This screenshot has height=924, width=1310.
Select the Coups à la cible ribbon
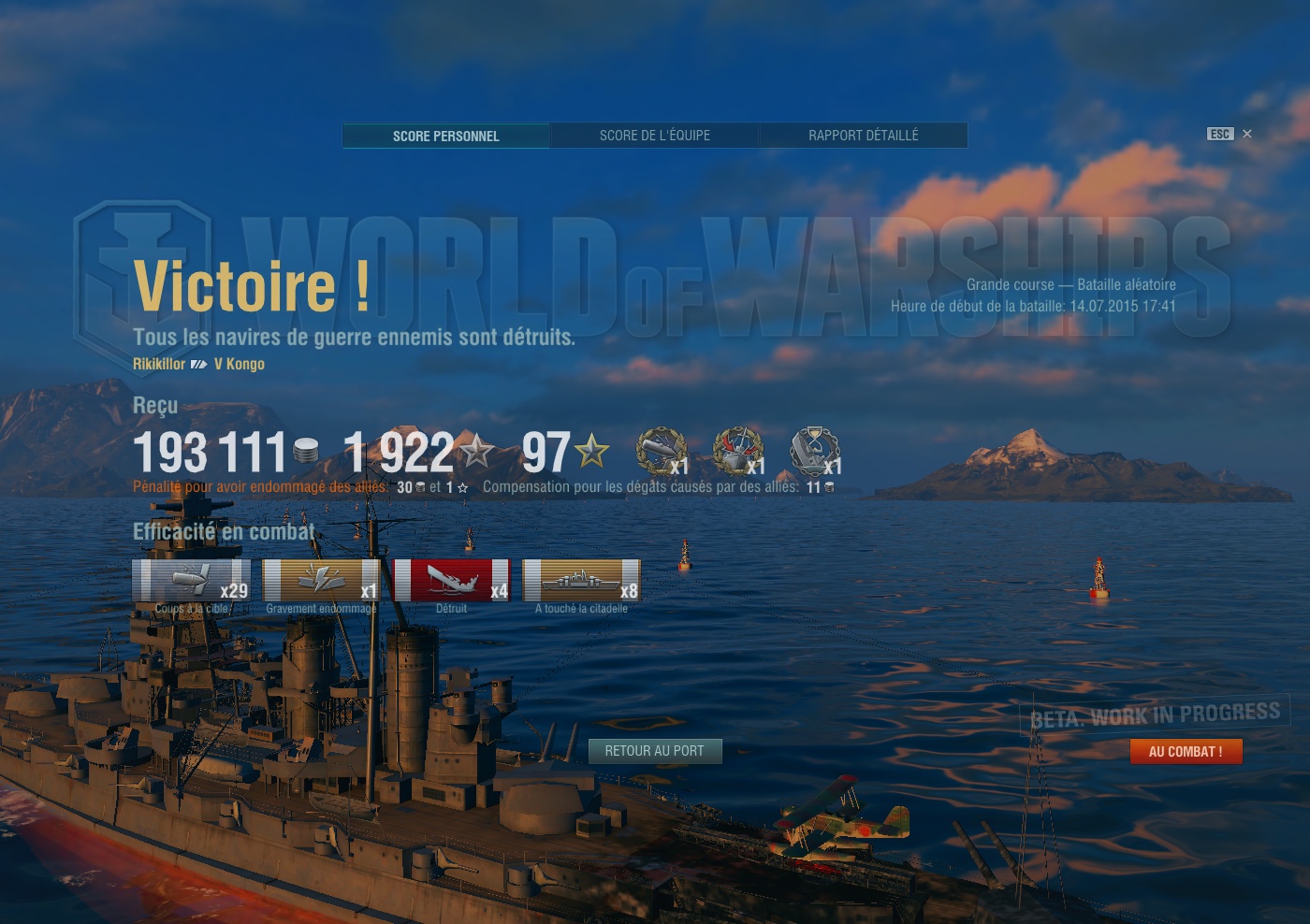click(x=192, y=581)
